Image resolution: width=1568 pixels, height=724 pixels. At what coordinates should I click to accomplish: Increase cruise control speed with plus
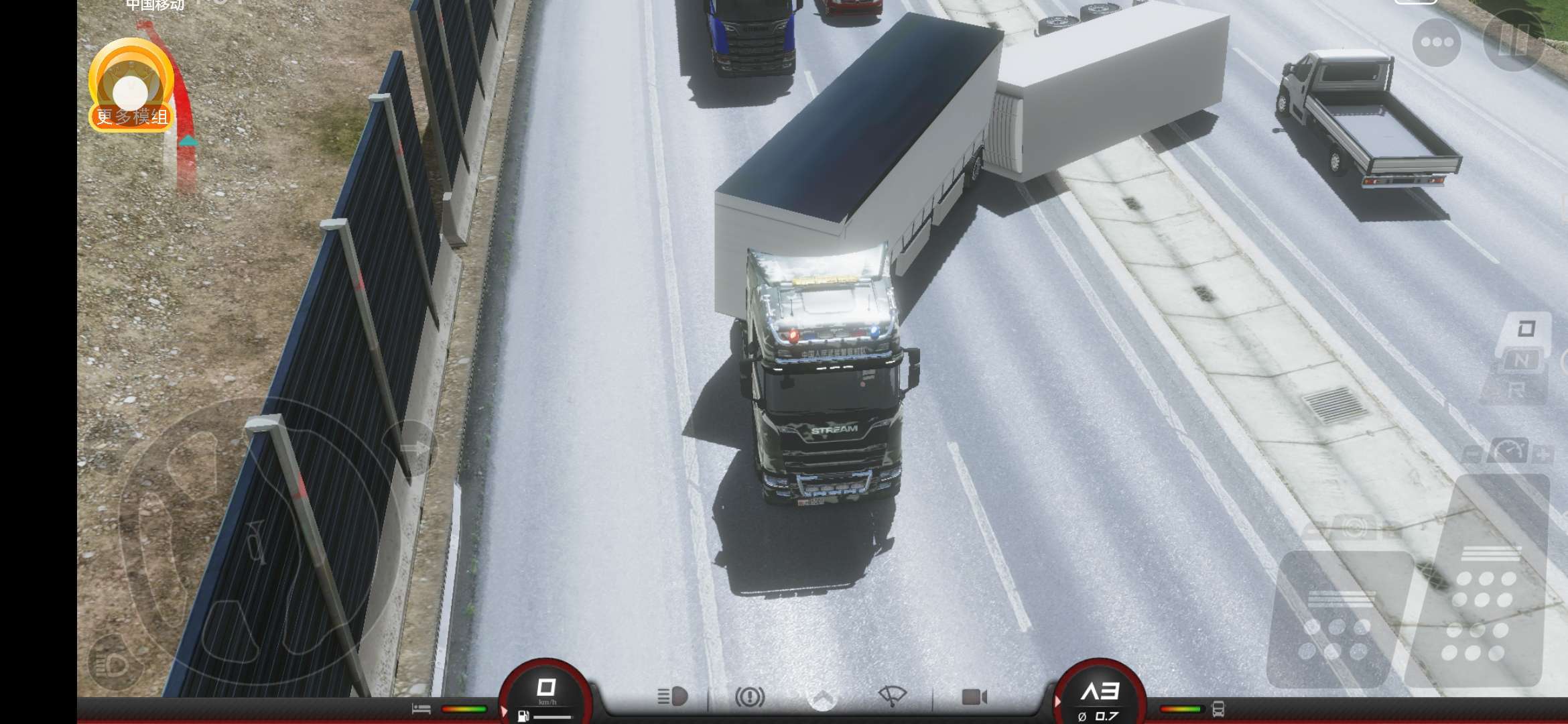click(x=1543, y=455)
